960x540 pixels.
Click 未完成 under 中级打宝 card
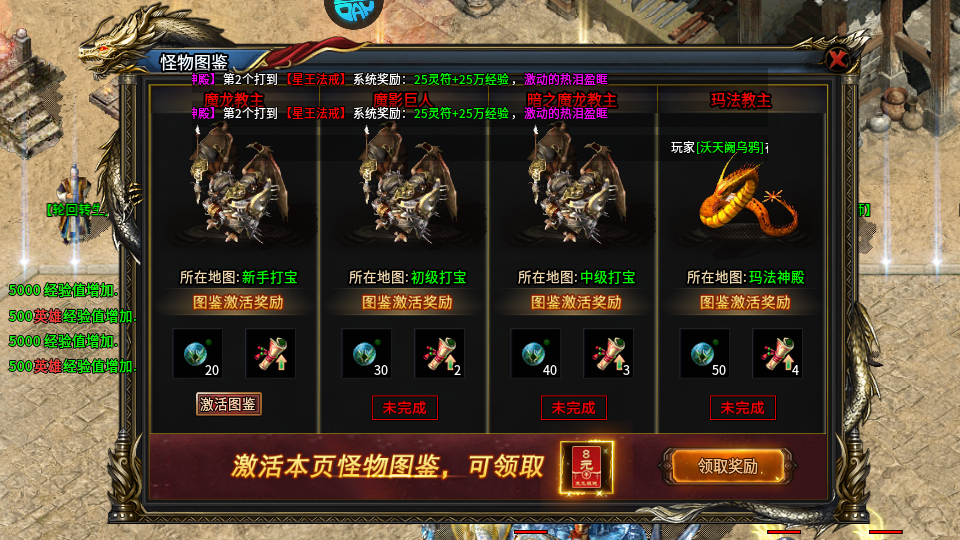point(574,407)
